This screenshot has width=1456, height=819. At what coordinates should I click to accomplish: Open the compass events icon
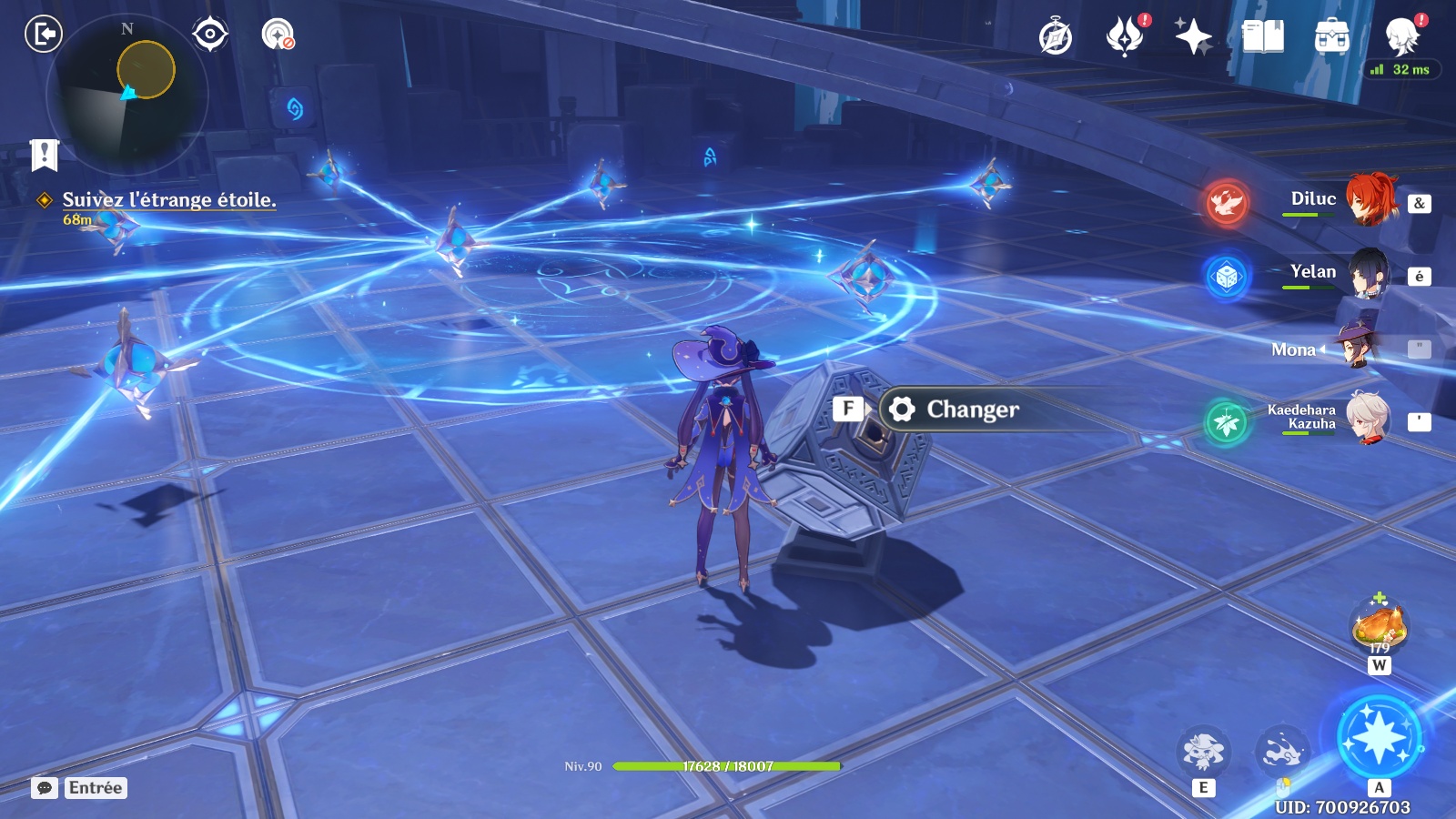[x=1056, y=37]
